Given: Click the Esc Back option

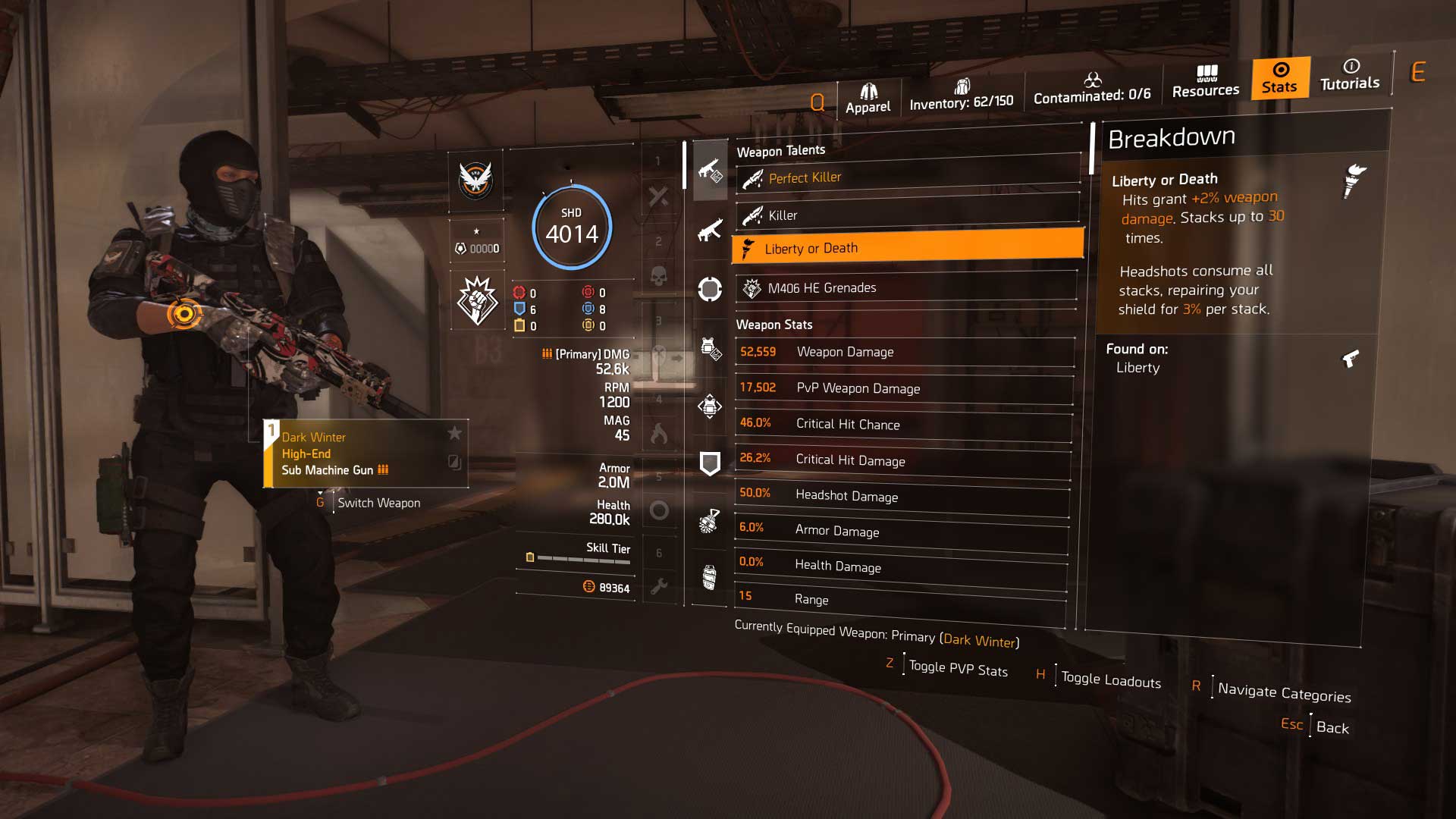Looking at the screenshot, I should [x=1313, y=726].
